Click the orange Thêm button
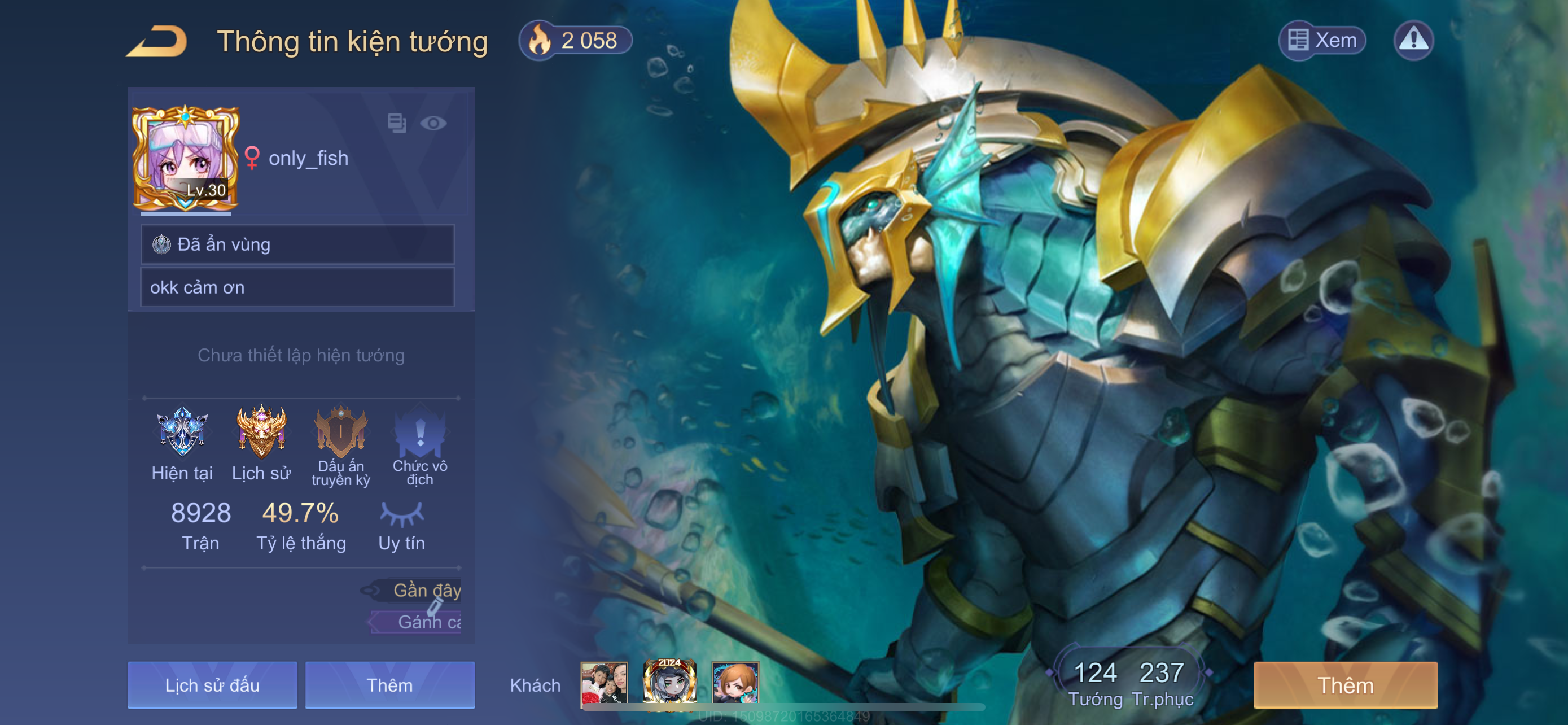Screen dimensions: 1568x725 (1345, 685)
